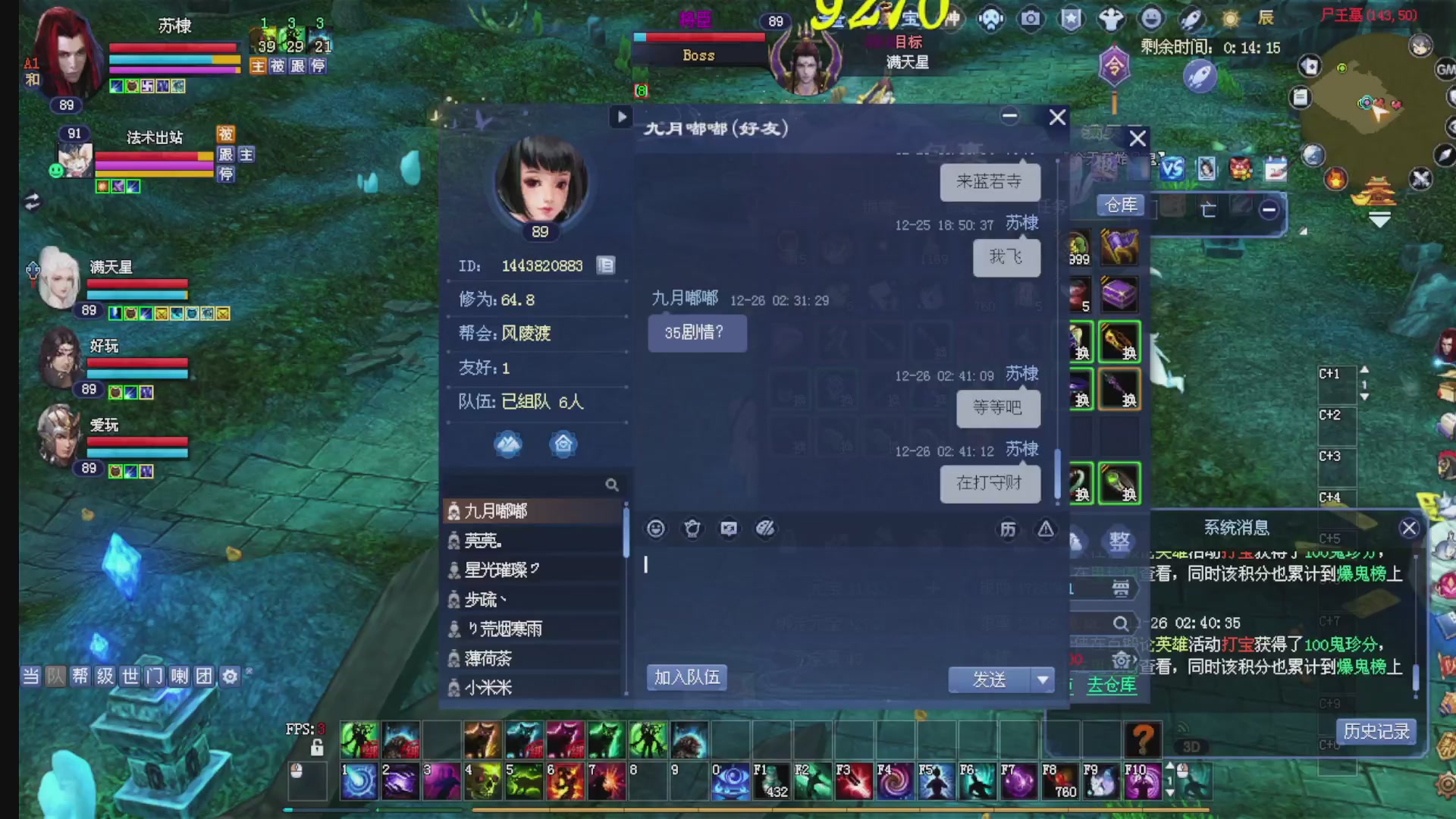Open 历史记录 history records
The height and width of the screenshot is (819, 1456).
[1375, 731]
